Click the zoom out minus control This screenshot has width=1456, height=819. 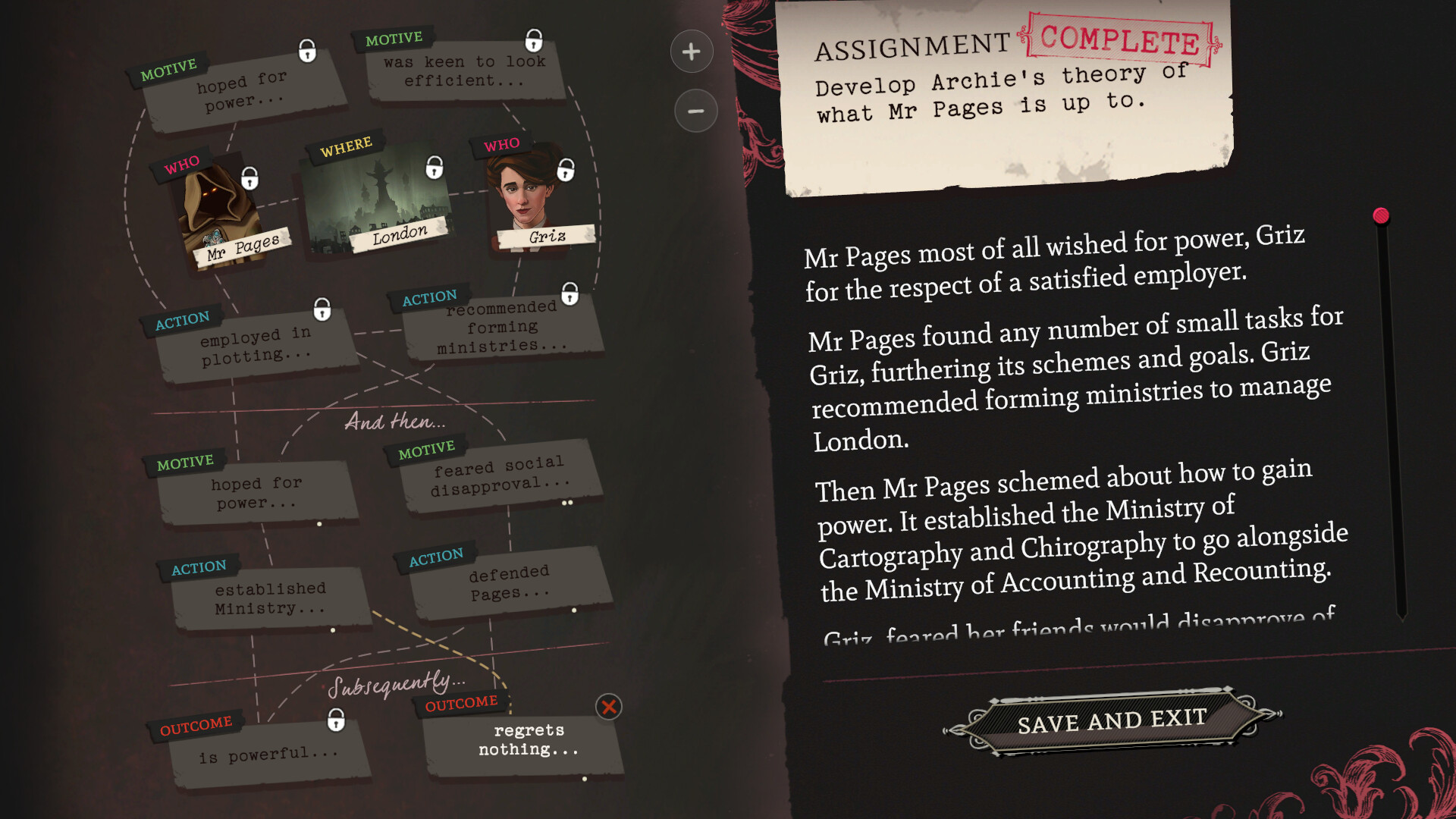[x=695, y=111]
